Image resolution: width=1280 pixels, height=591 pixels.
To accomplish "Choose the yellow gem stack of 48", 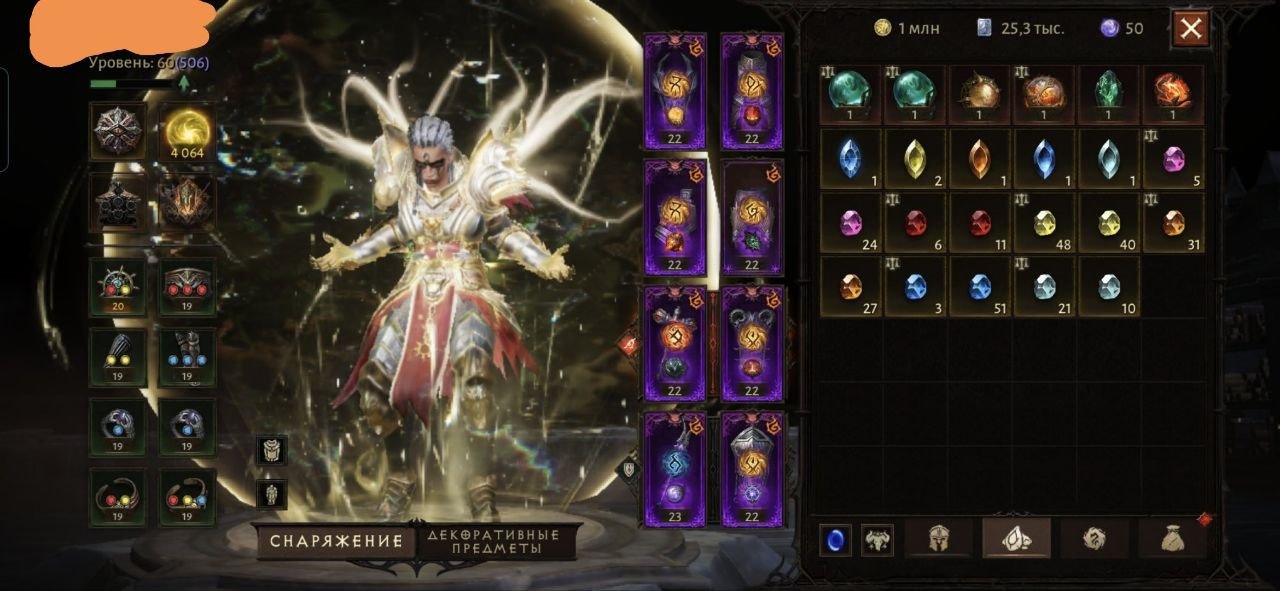I will click(1044, 222).
